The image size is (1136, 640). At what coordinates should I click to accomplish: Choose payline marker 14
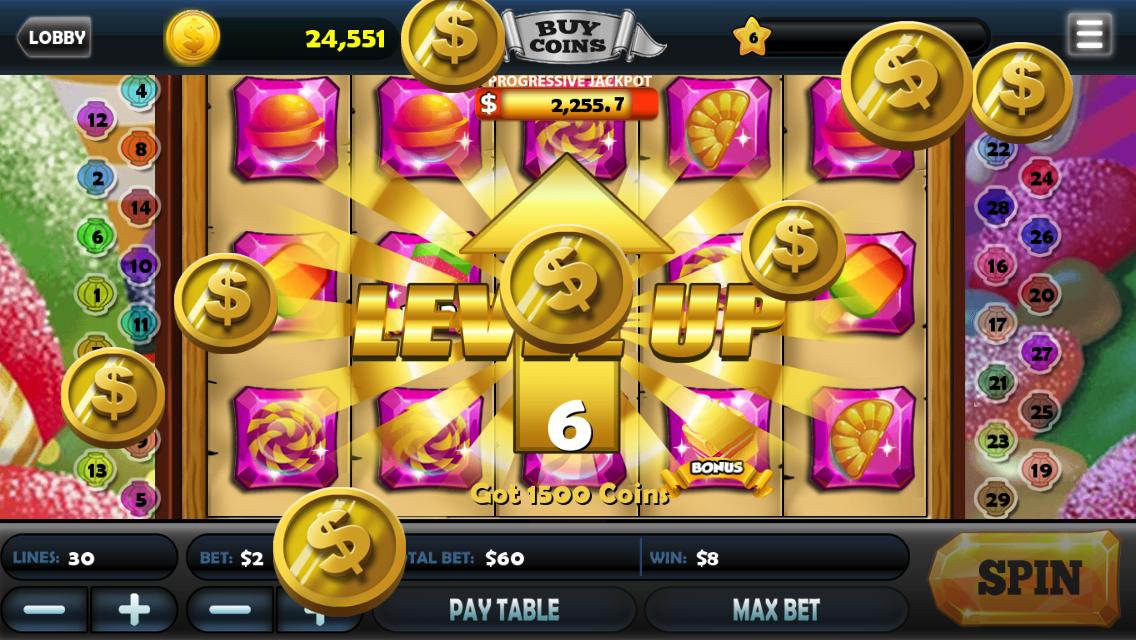[x=141, y=208]
